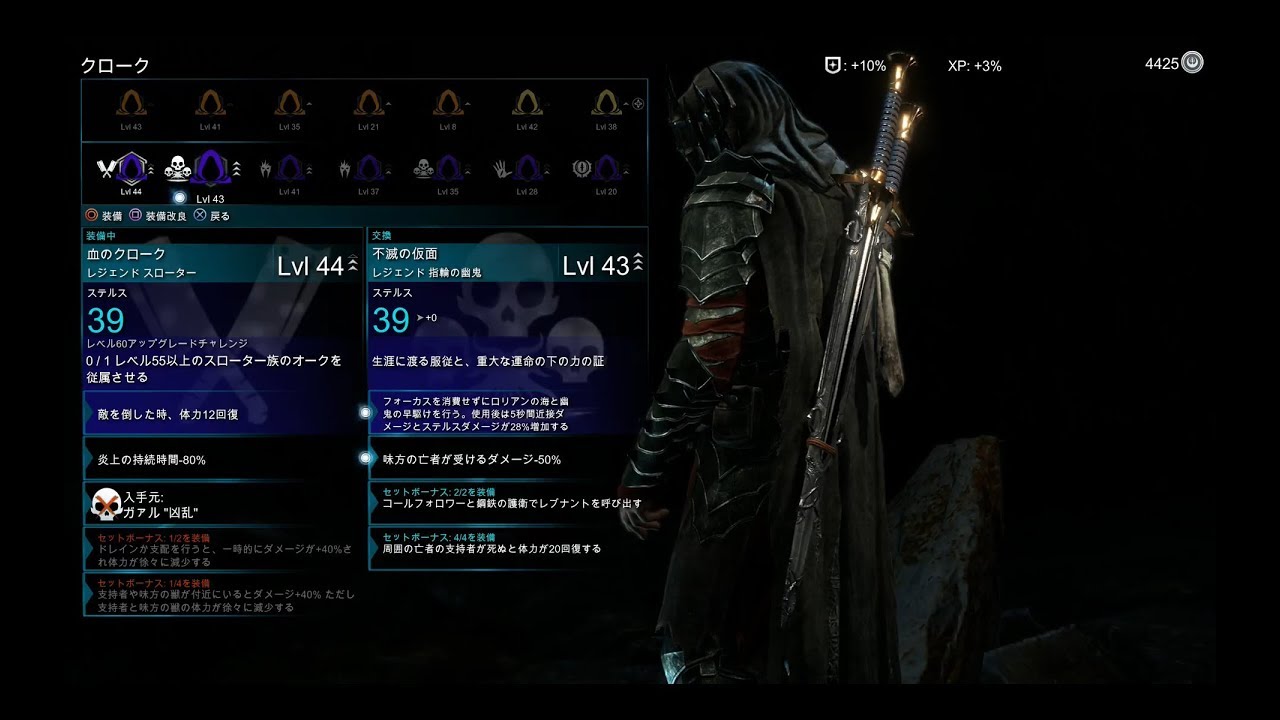Screen dimensions: 1280x720
Task: Select the orange Lvl 41 cloak
Action: click(209, 104)
